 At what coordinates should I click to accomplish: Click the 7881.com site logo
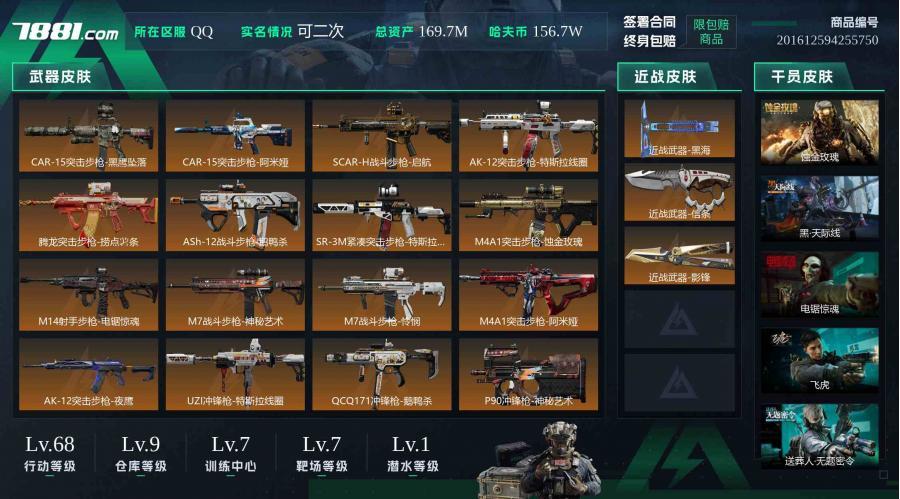click(x=65, y=32)
